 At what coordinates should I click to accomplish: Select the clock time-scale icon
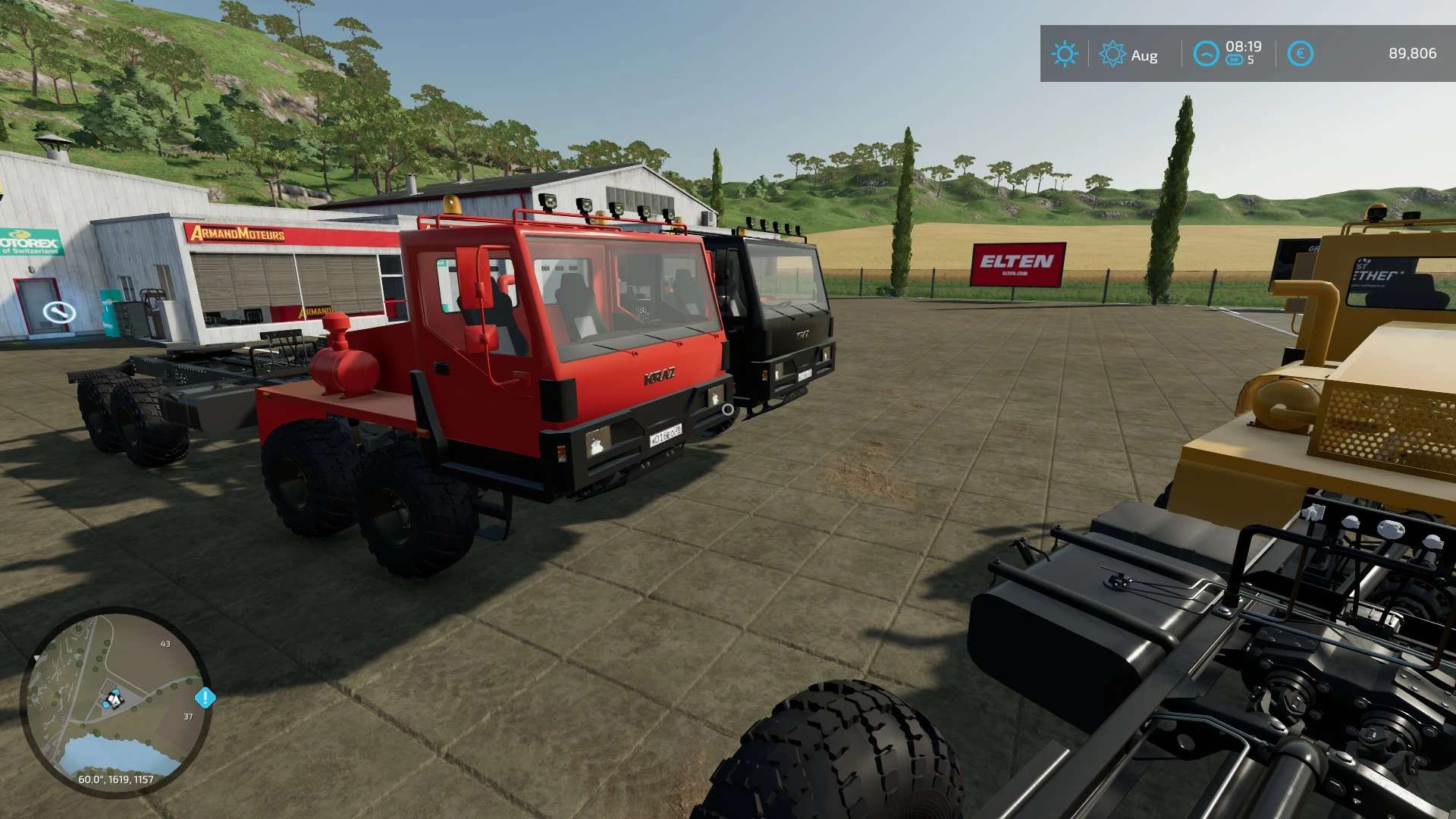pyautogui.click(x=1206, y=54)
